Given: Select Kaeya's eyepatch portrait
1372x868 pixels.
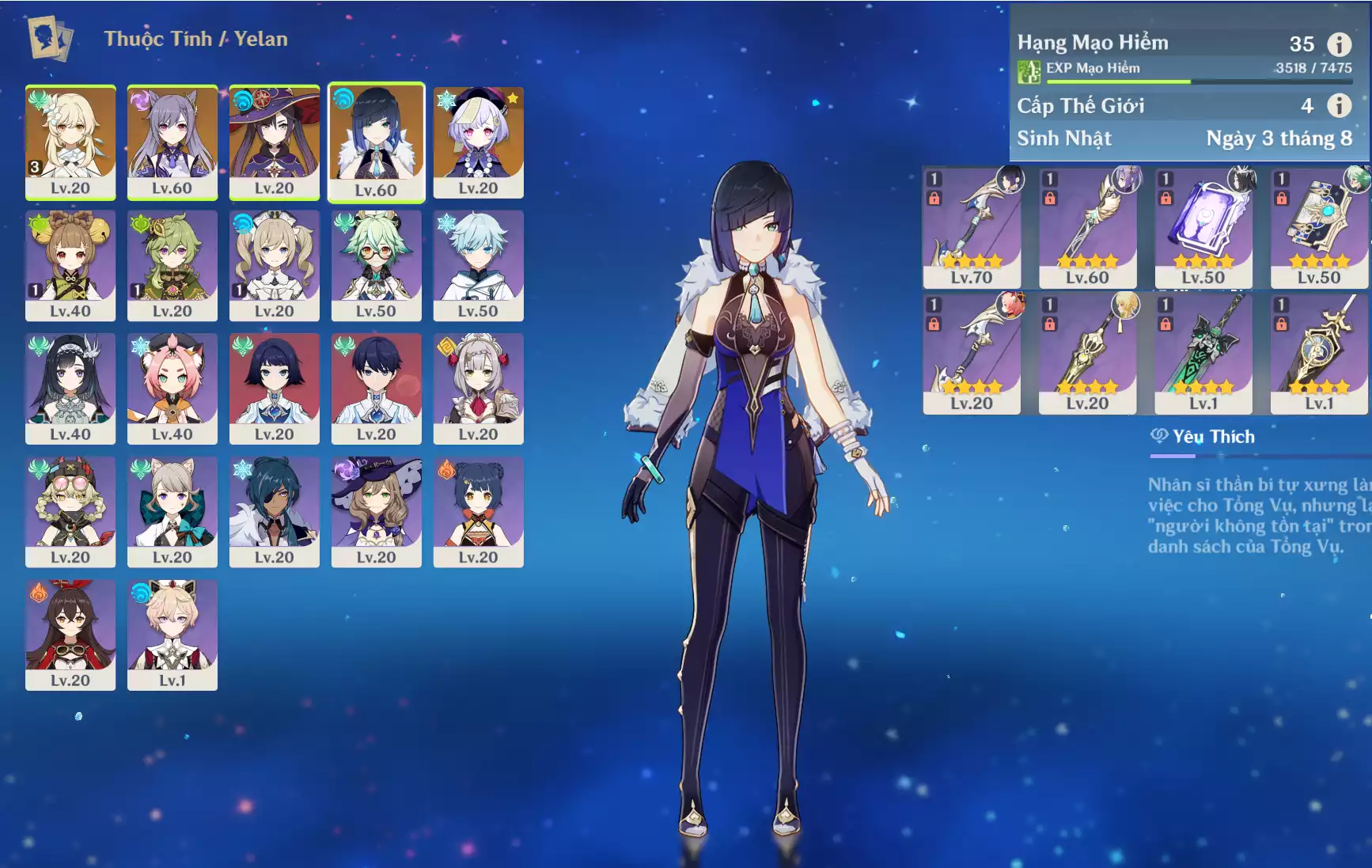Looking at the screenshot, I should click(x=274, y=511).
